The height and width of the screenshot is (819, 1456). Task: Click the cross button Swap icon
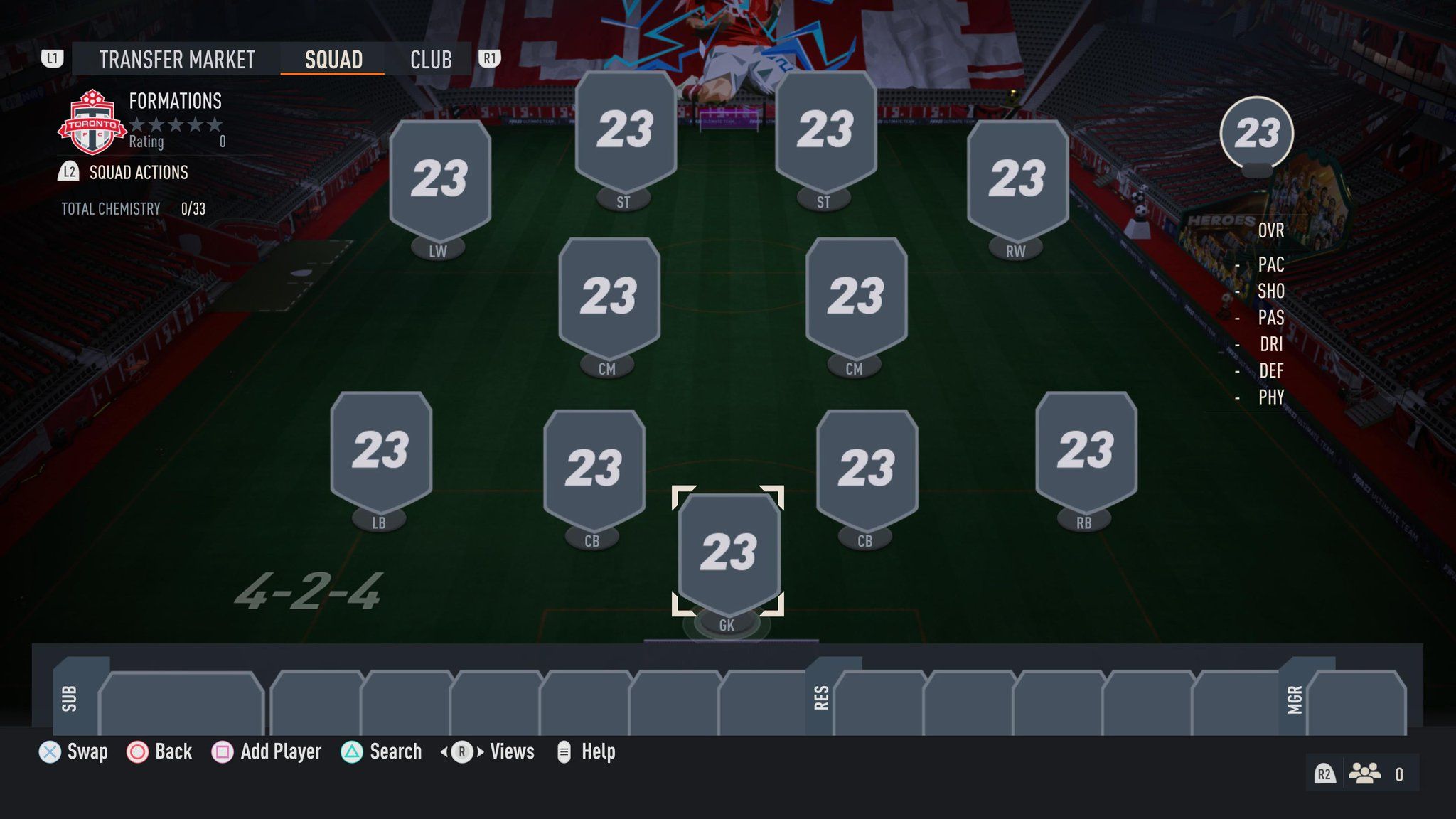pos(48,751)
